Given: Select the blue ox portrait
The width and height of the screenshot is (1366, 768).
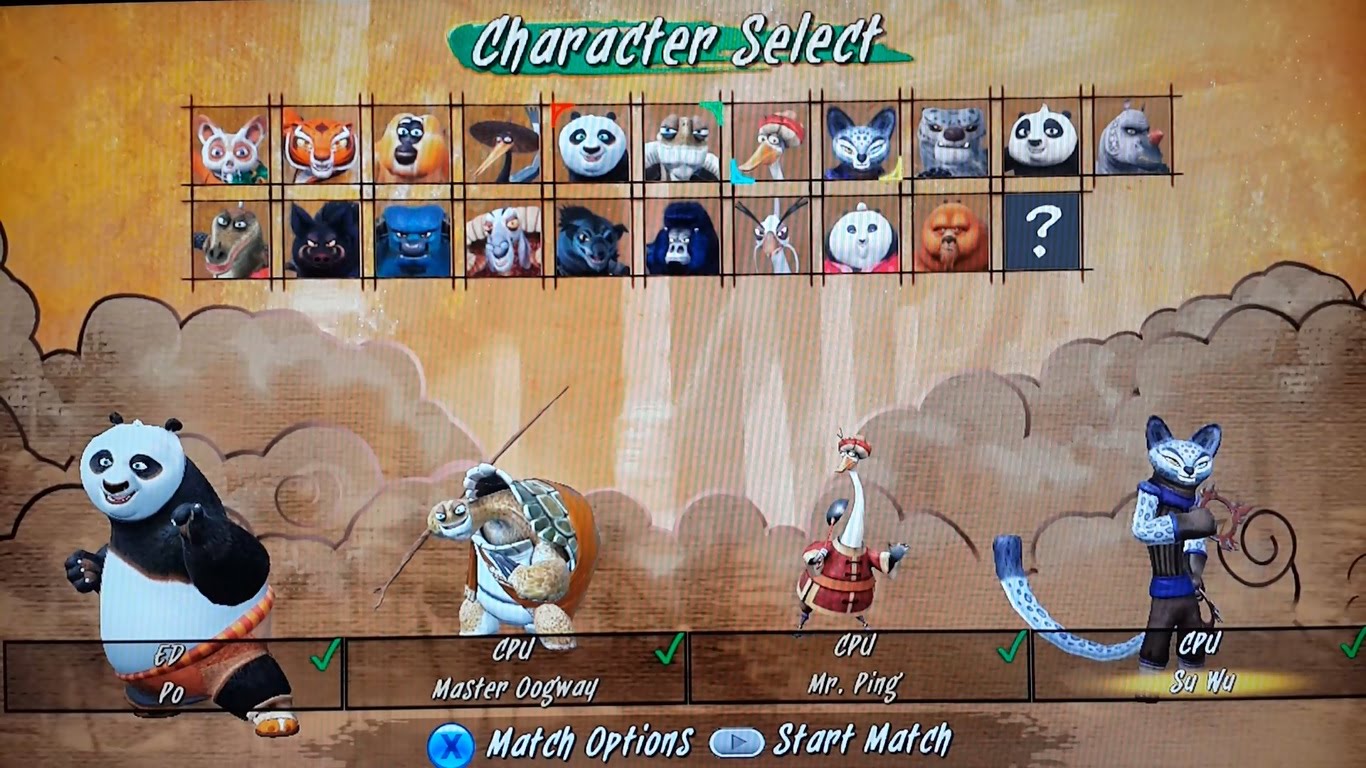Looking at the screenshot, I should point(412,238).
